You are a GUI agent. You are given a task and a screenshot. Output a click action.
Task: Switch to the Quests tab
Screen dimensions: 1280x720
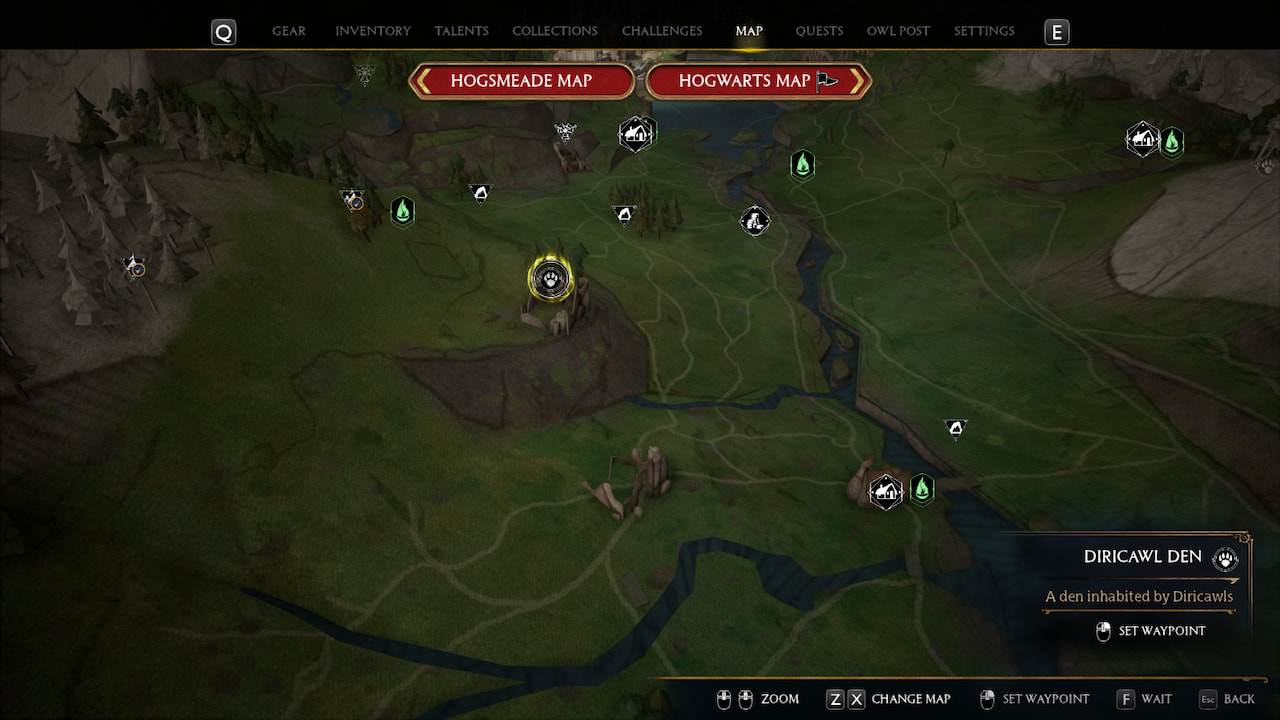point(819,31)
